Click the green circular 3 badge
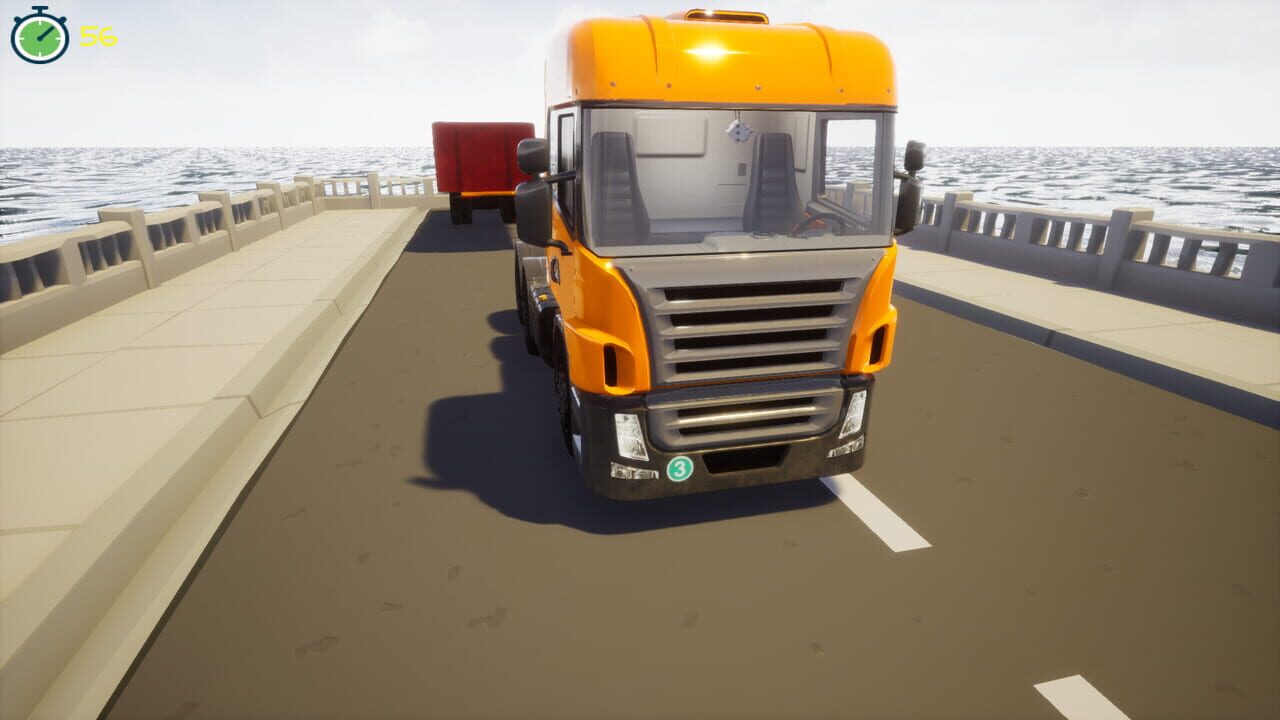Image resolution: width=1280 pixels, height=720 pixels. click(679, 469)
